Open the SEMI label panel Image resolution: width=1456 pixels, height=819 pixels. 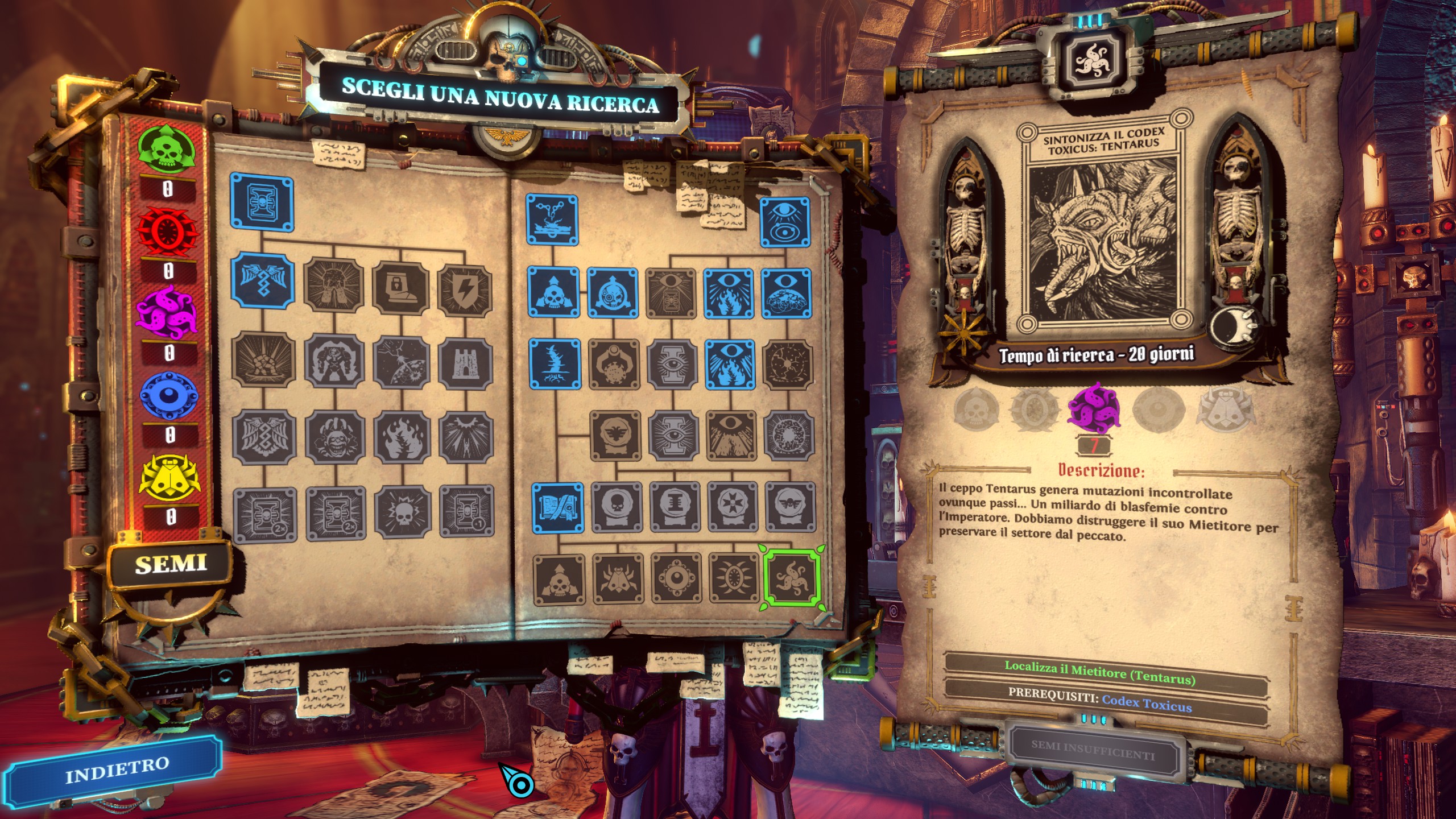pos(171,564)
